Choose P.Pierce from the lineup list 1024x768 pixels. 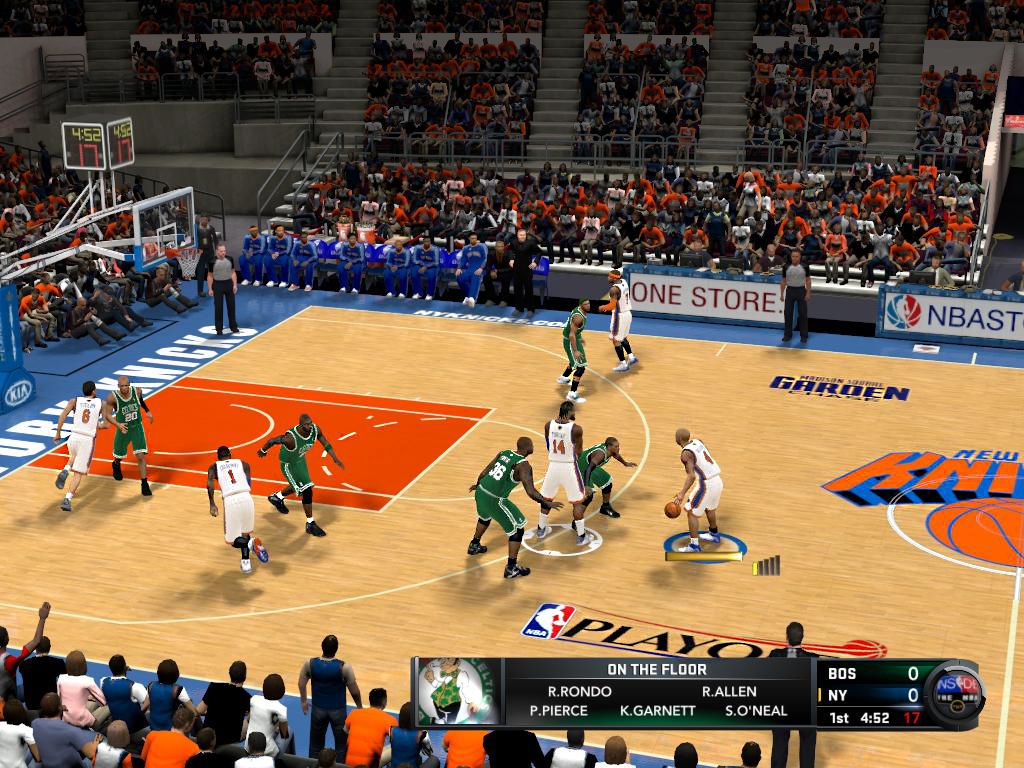(x=558, y=711)
